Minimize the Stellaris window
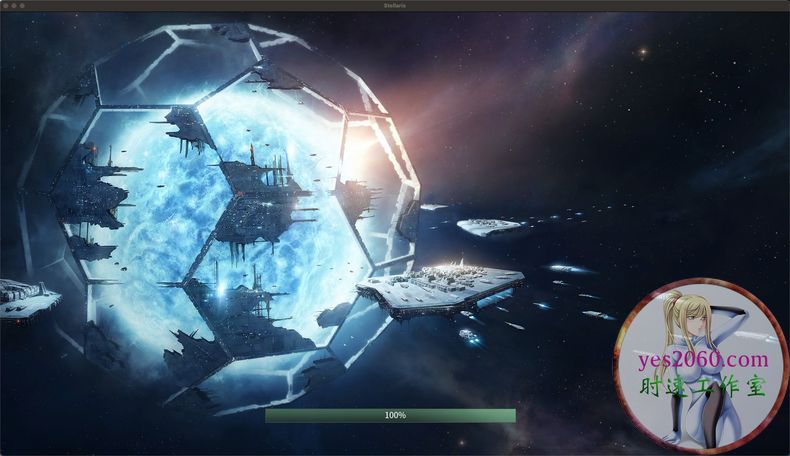 click(14, 5)
